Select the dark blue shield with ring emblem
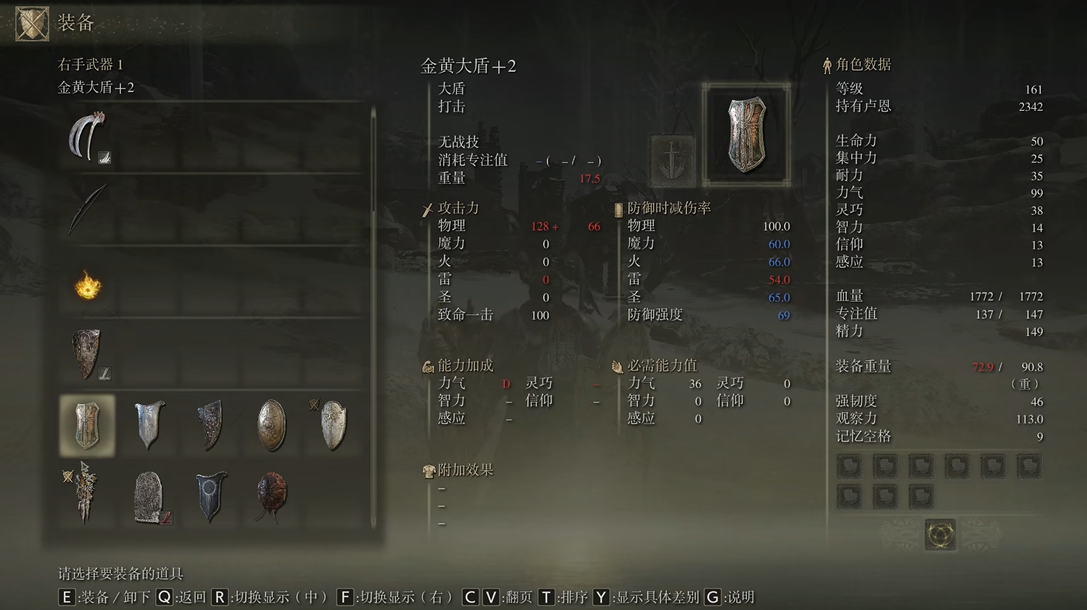 pos(210,497)
